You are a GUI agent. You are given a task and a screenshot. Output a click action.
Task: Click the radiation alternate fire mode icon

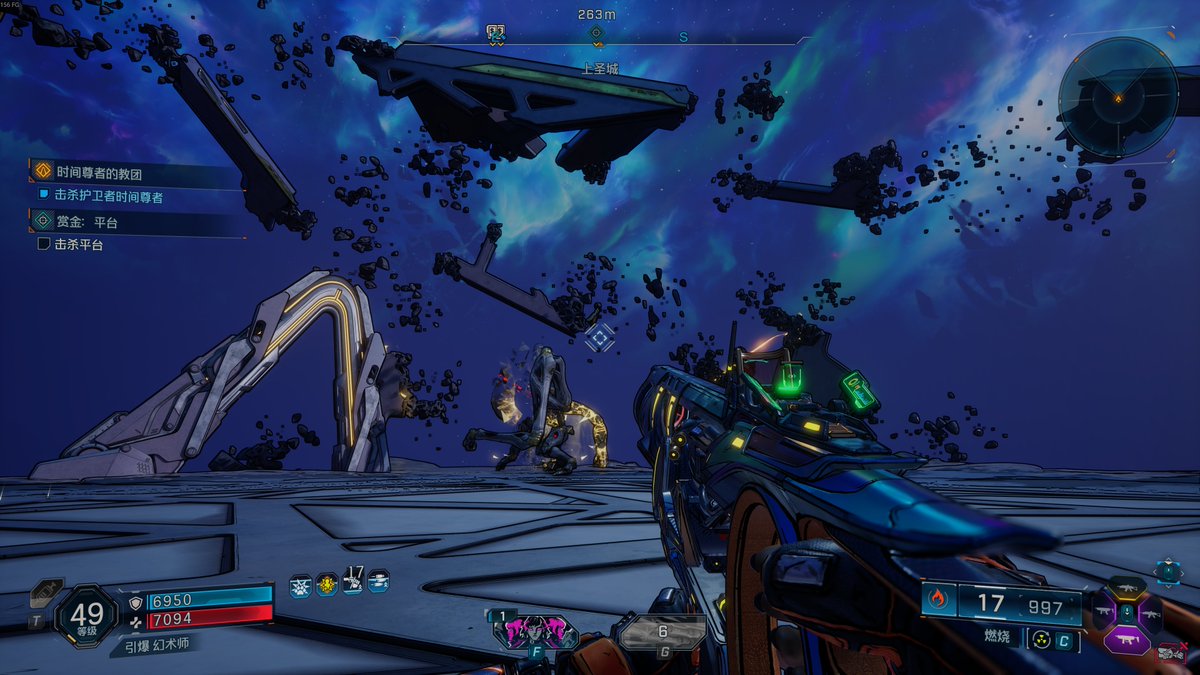click(x=1041, y=640)
